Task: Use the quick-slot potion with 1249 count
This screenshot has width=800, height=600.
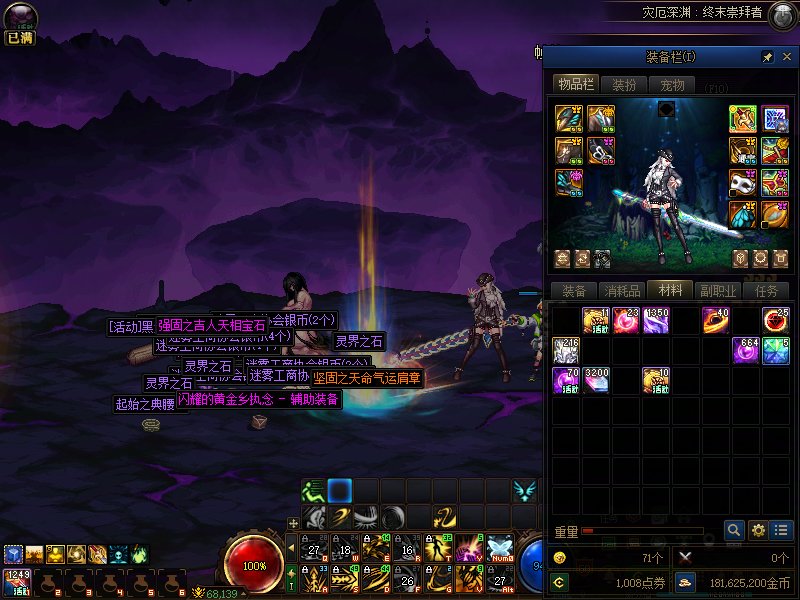Action: (15, 580)
